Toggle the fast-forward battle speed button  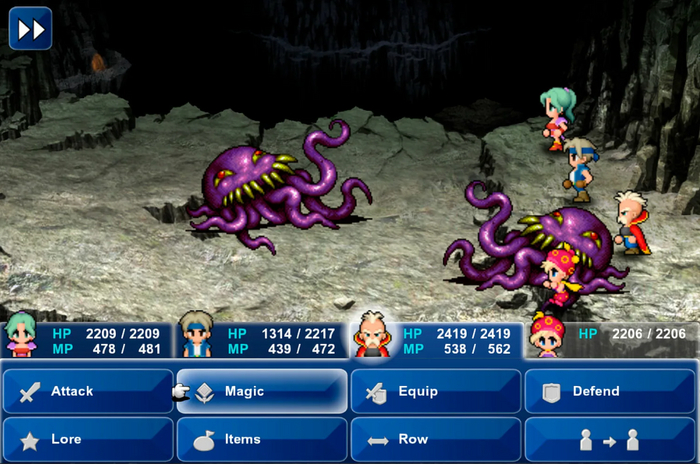[31, 29]
